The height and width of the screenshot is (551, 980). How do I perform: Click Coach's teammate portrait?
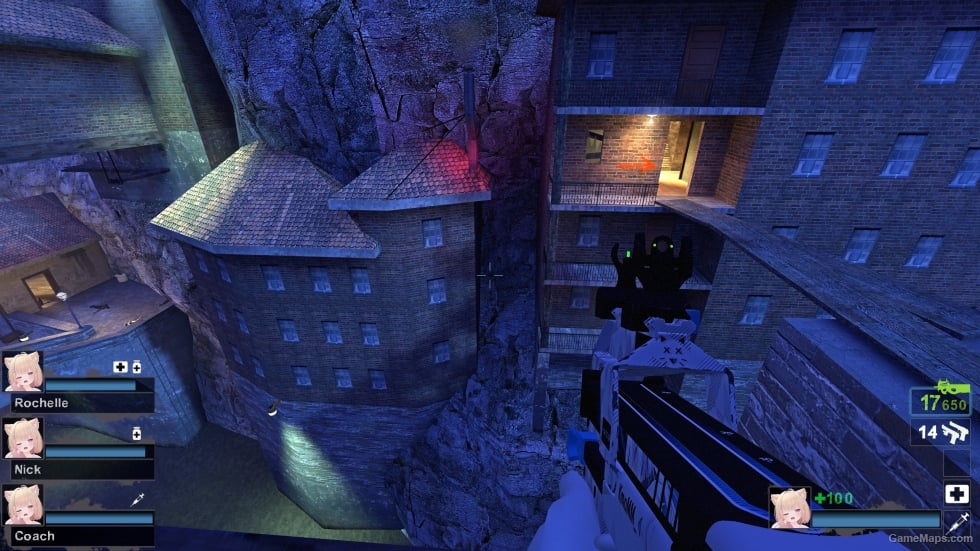click(22, 505)
